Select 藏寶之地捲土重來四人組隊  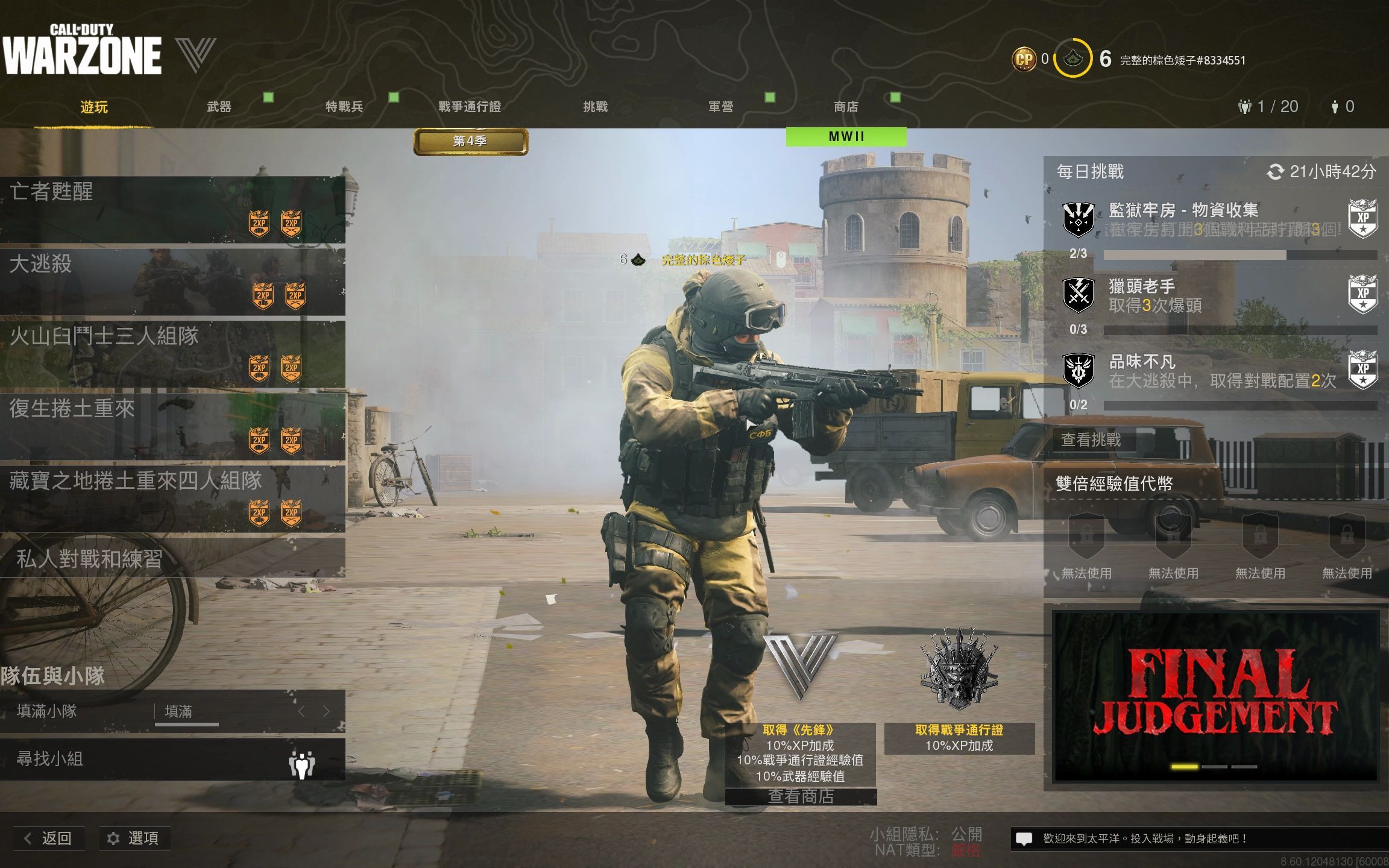tap(172, 498)
